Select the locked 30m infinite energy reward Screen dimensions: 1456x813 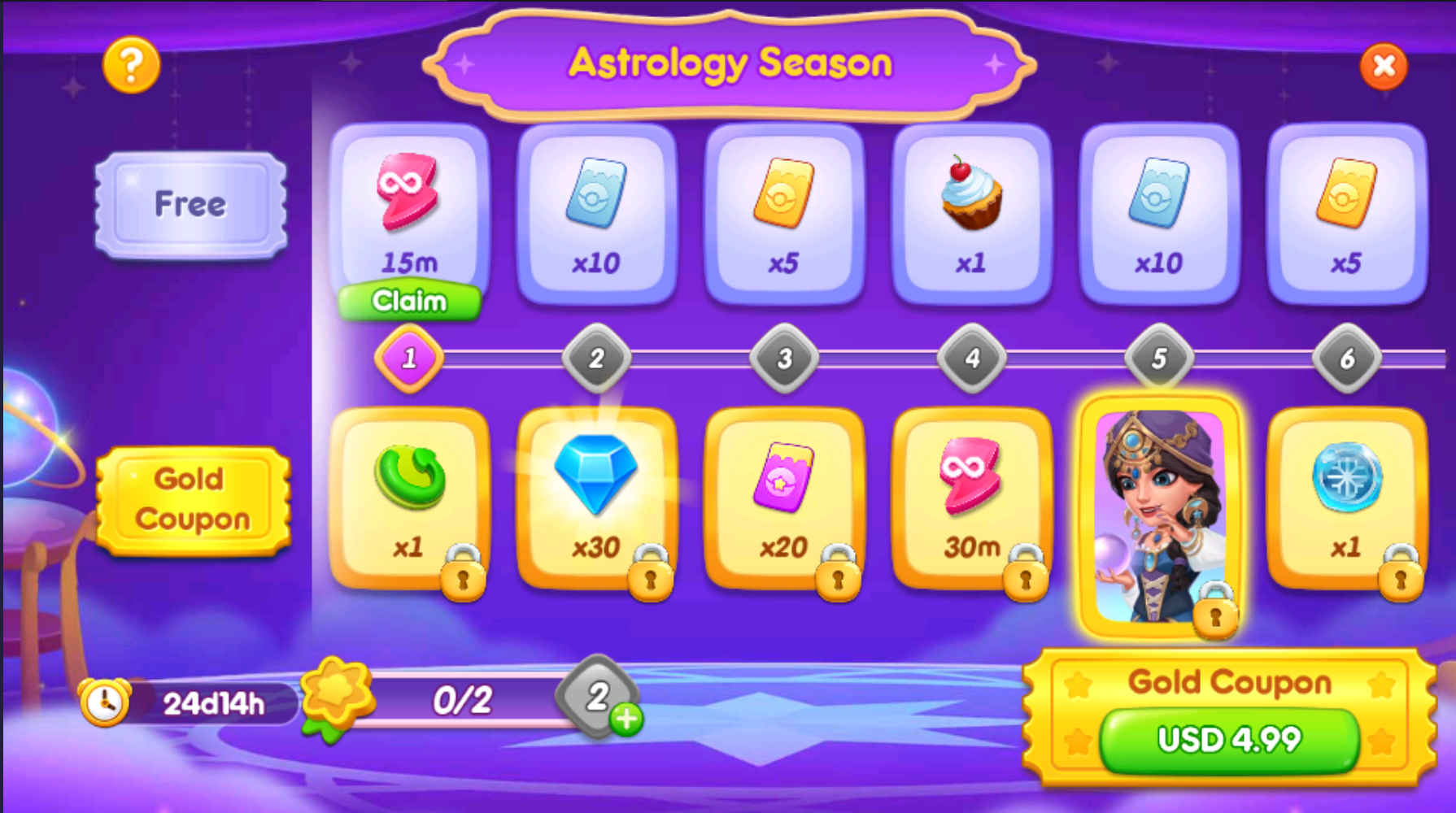coord(971,498)
